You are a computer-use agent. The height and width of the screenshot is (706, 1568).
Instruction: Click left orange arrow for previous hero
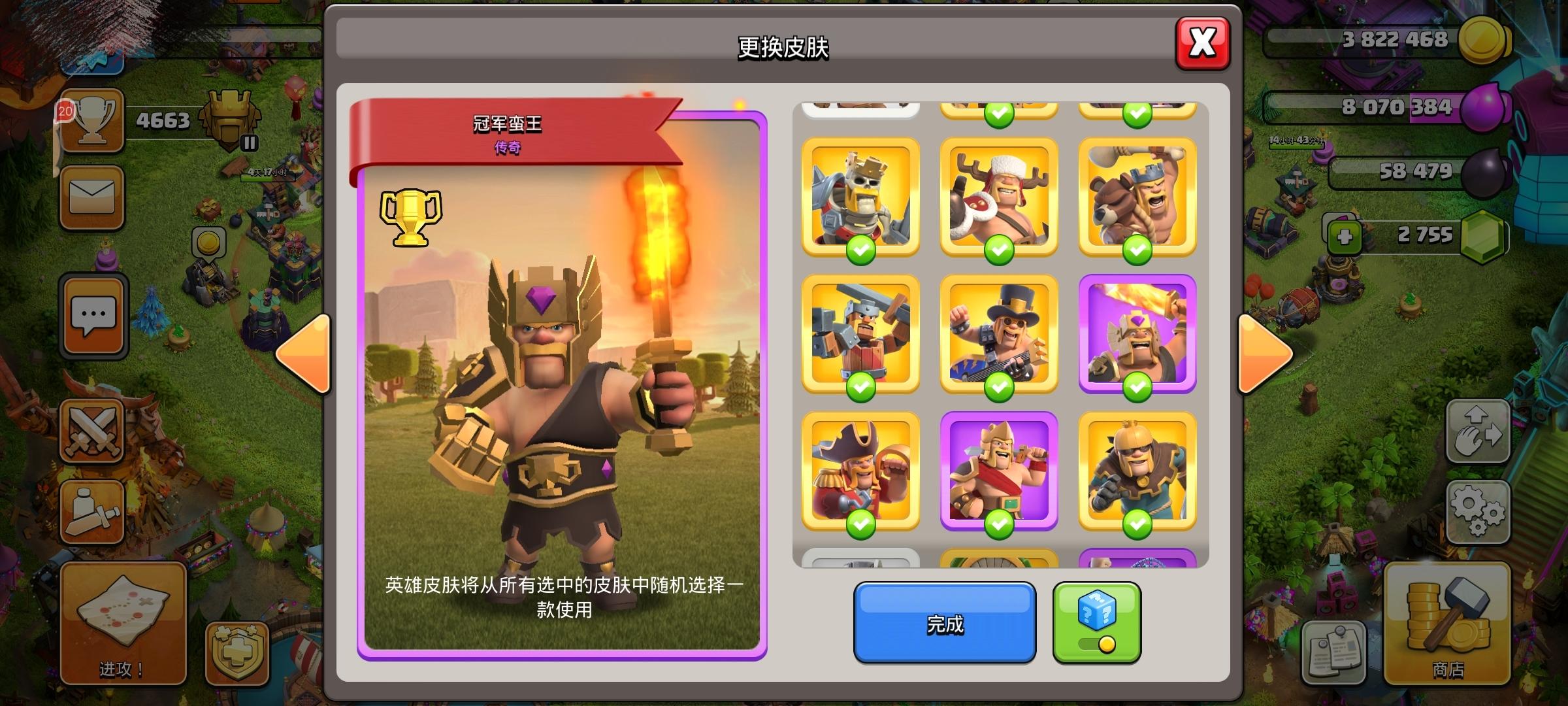302,353
